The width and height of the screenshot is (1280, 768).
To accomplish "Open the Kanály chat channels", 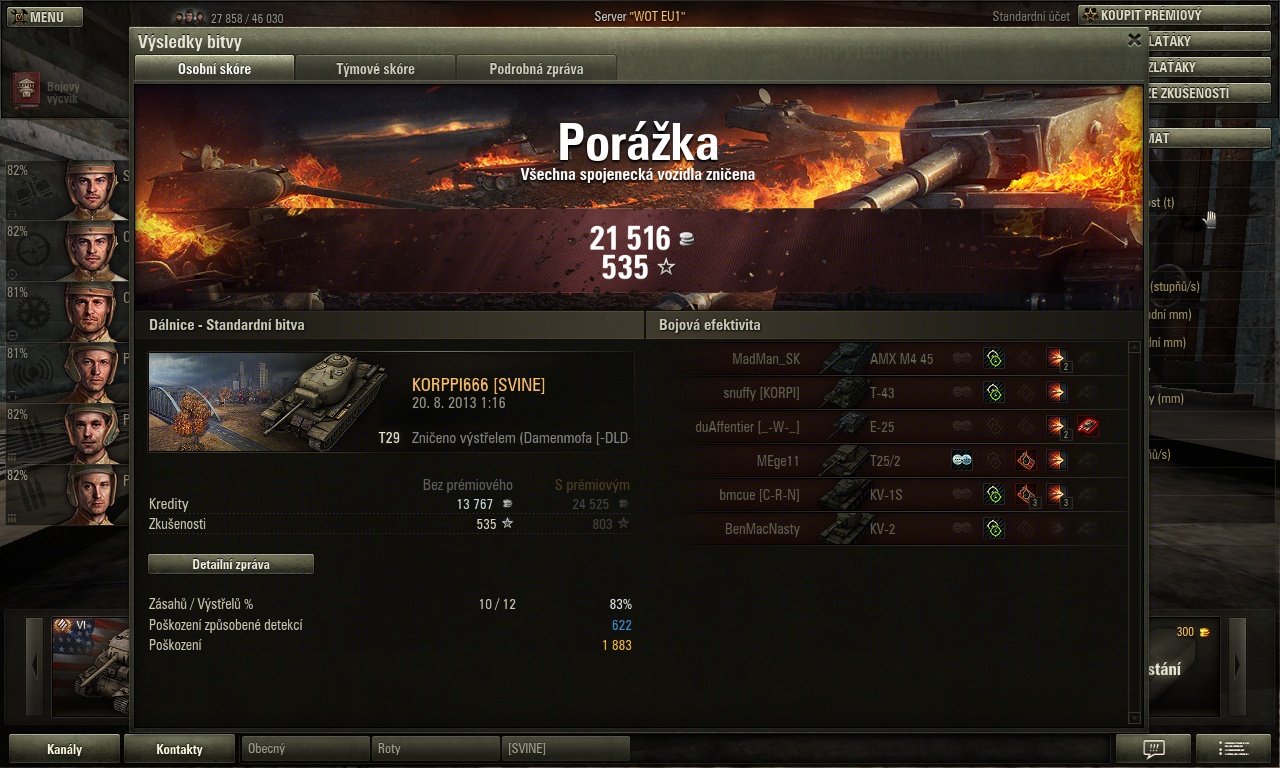I will [64, 749].
